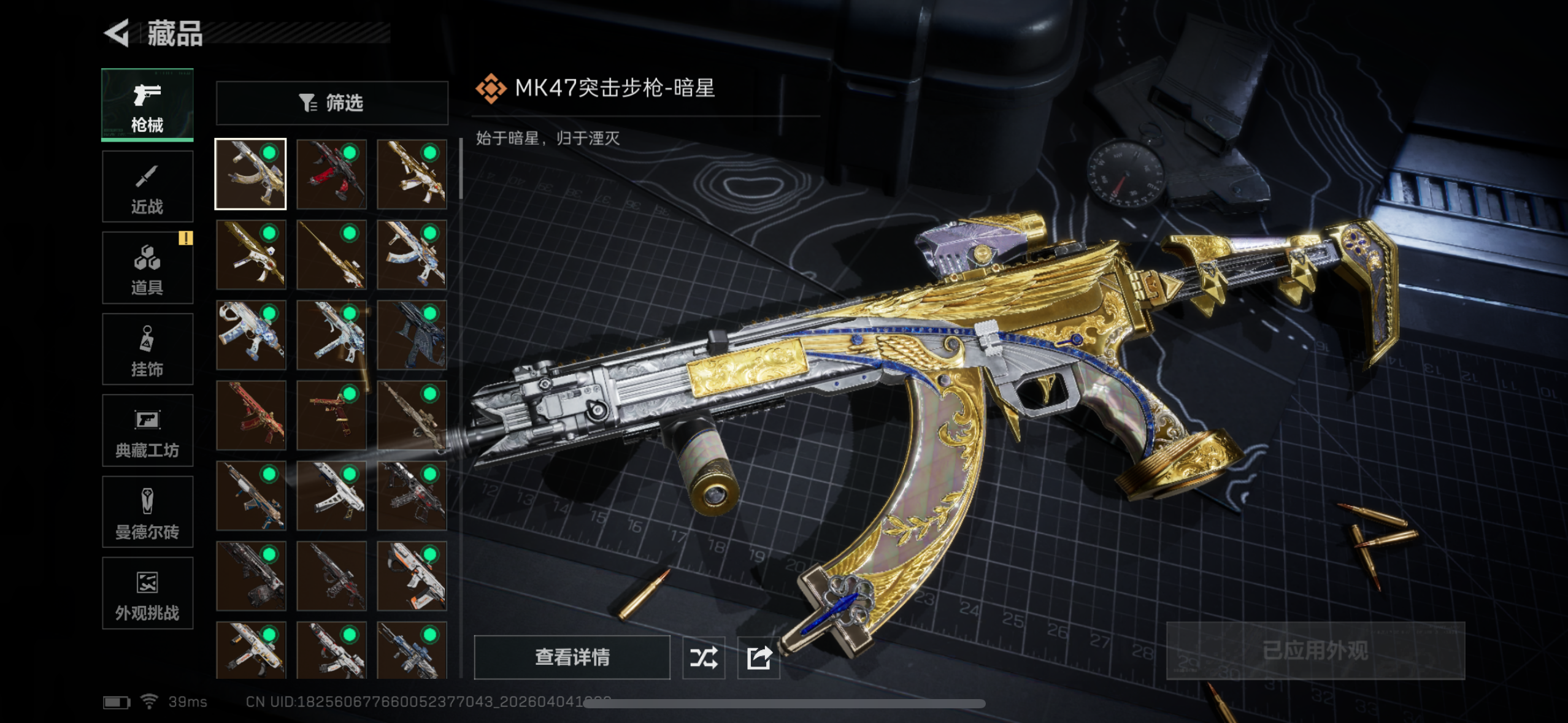The height and width of the screenshot is (723, 1568).
Task: Select the highlighted gold MK47 skin thumbnail
Action: (250, 174)
